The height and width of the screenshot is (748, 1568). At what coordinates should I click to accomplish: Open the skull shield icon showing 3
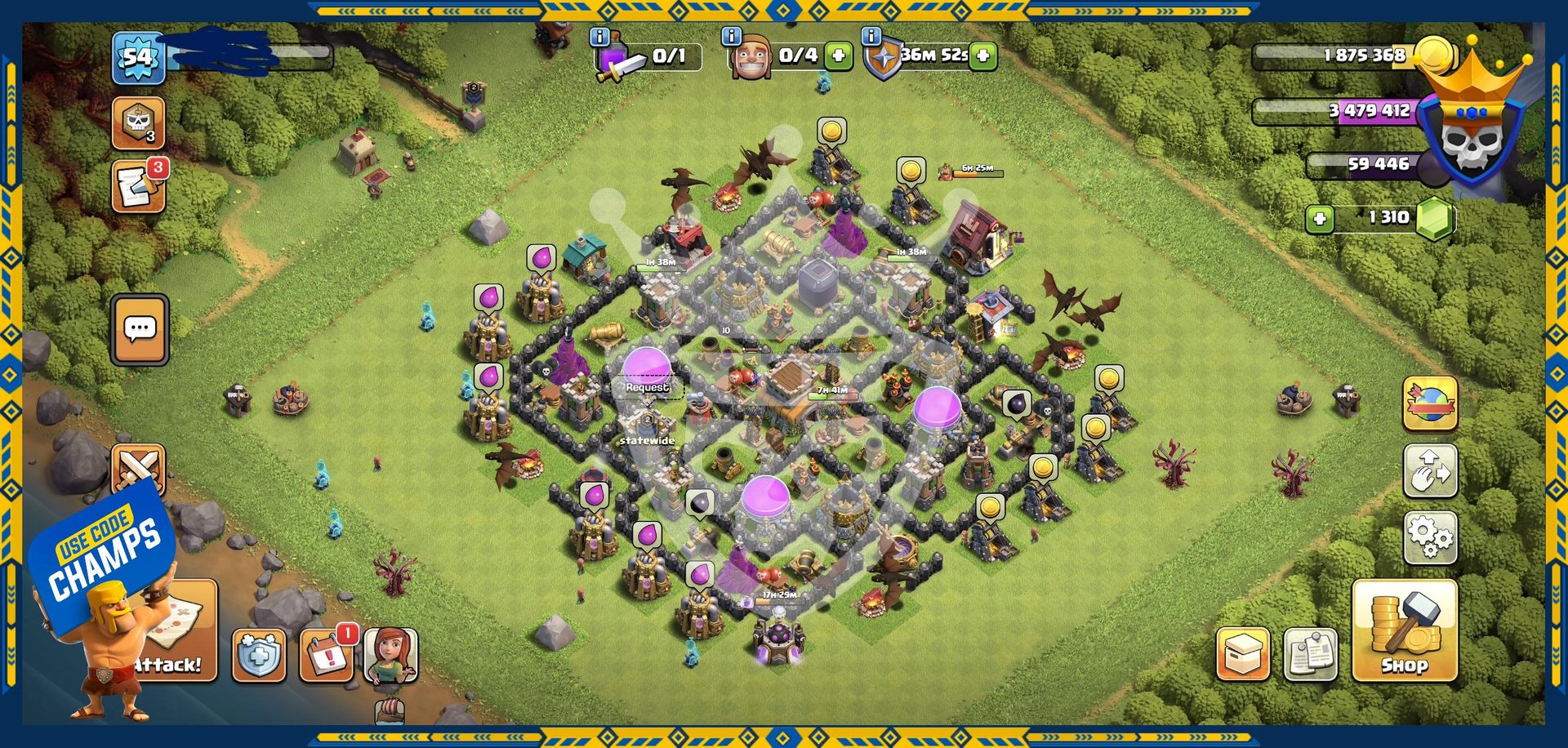[x=138, y=123]
